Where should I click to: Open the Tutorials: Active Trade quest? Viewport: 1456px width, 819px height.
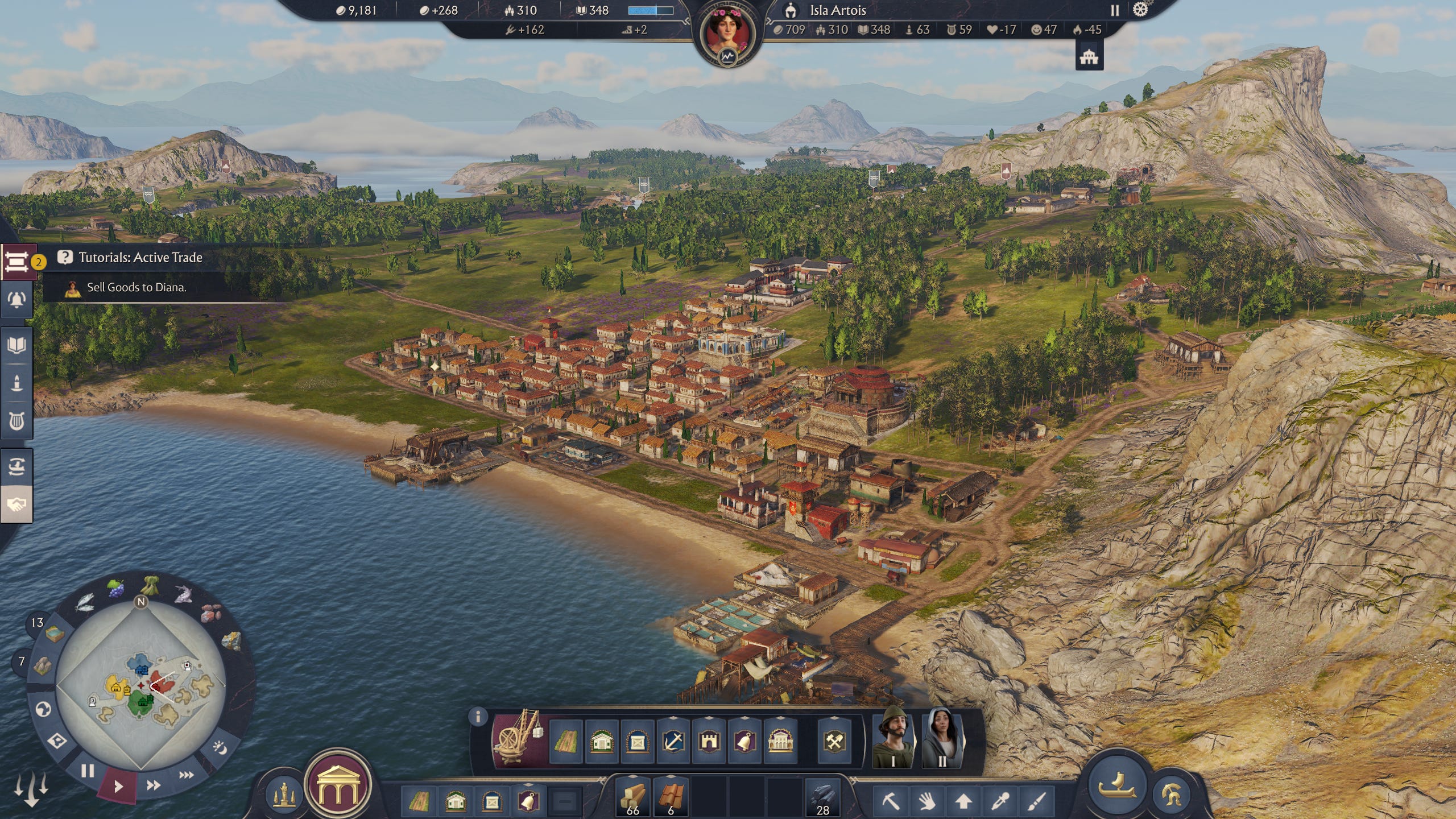point(140,258)
